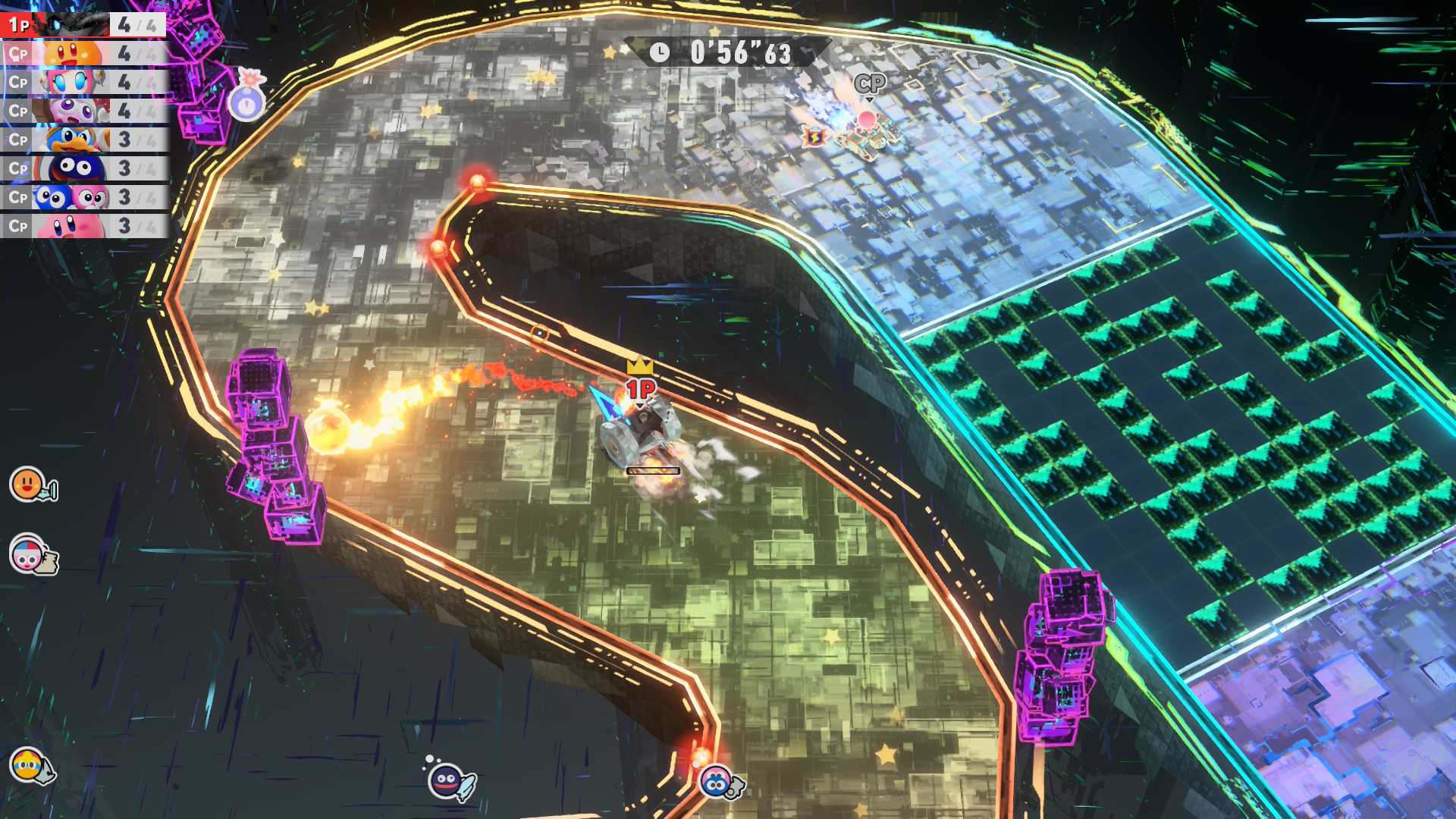This screenshot has width=1456, height=819.
Task: Select the 1P row in the standings
Action: (x=83, y=25)
